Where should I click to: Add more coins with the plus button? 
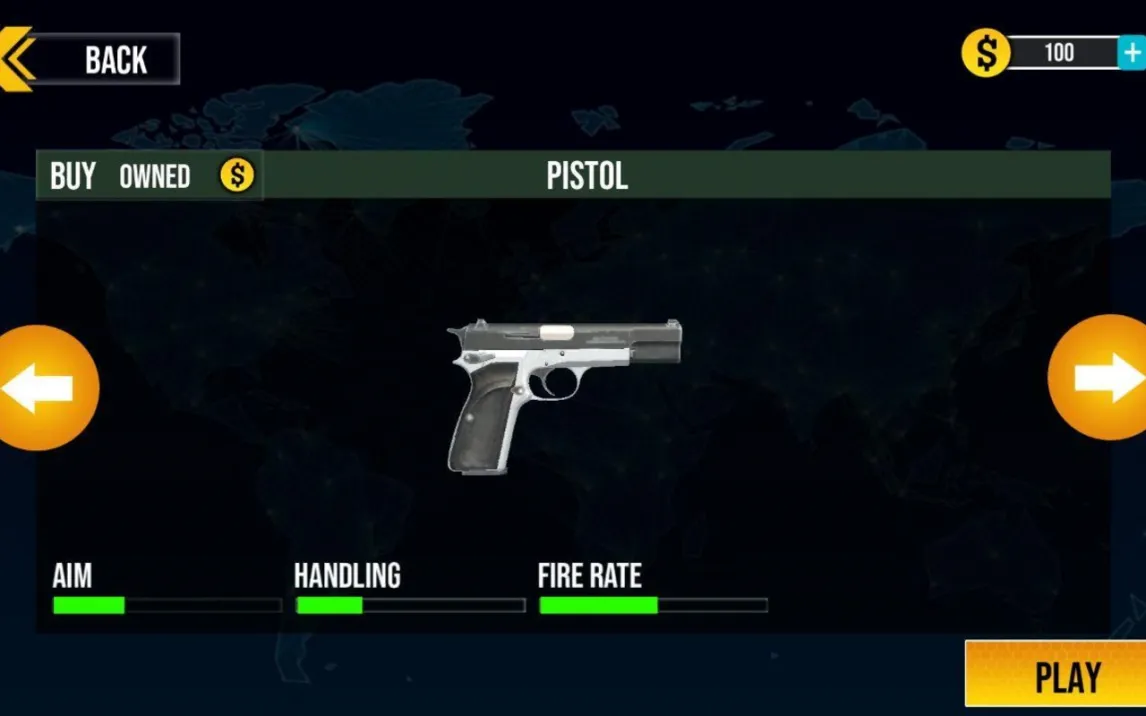click(1132, 52)
